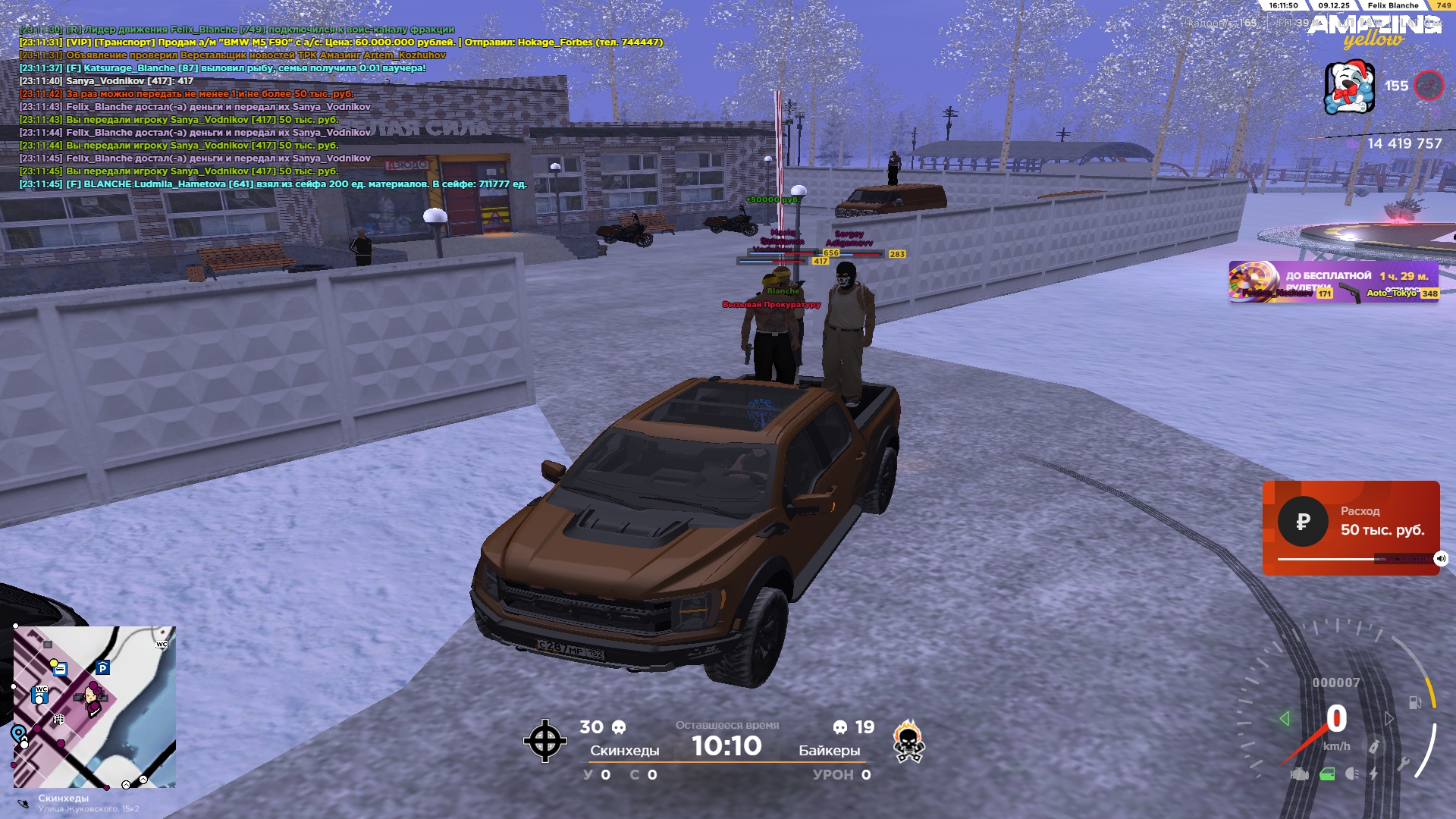
Task: Open the free roulette banner
Action: (x=1333, y=282)
